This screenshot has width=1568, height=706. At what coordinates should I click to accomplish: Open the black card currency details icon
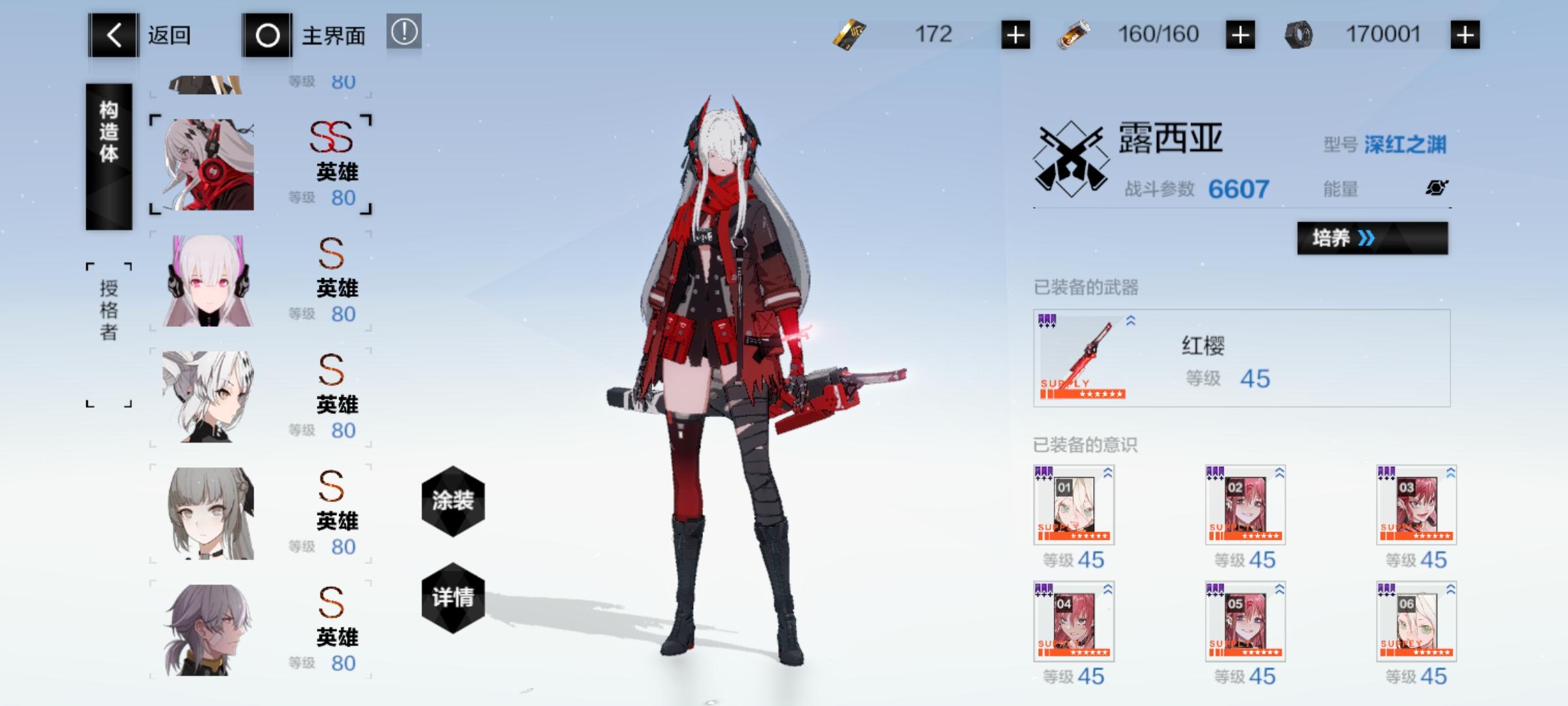[849, 34]
